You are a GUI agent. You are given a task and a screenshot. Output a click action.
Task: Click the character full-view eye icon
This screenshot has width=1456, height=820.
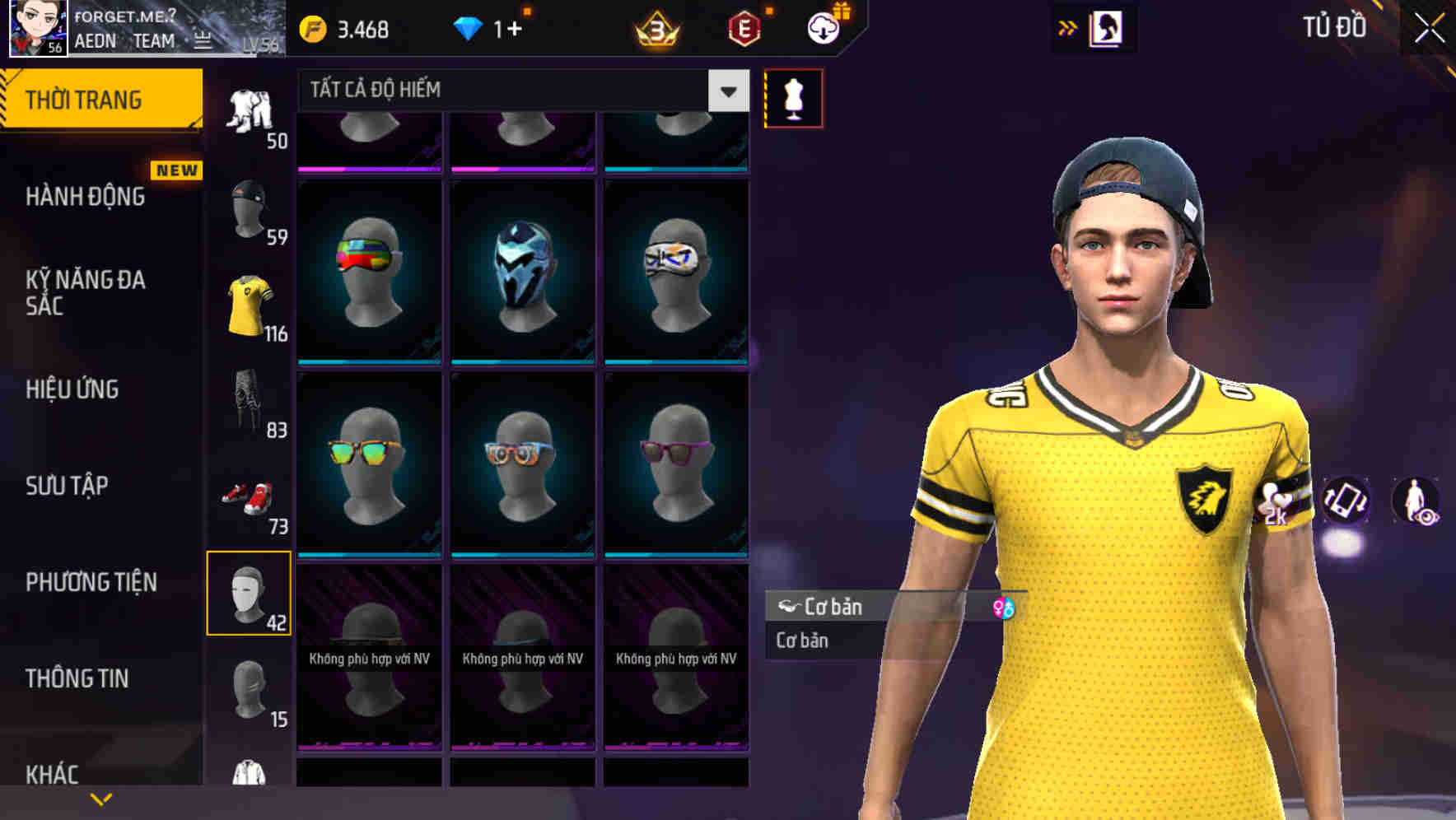pyautogui.click(x=1418, y=502)
